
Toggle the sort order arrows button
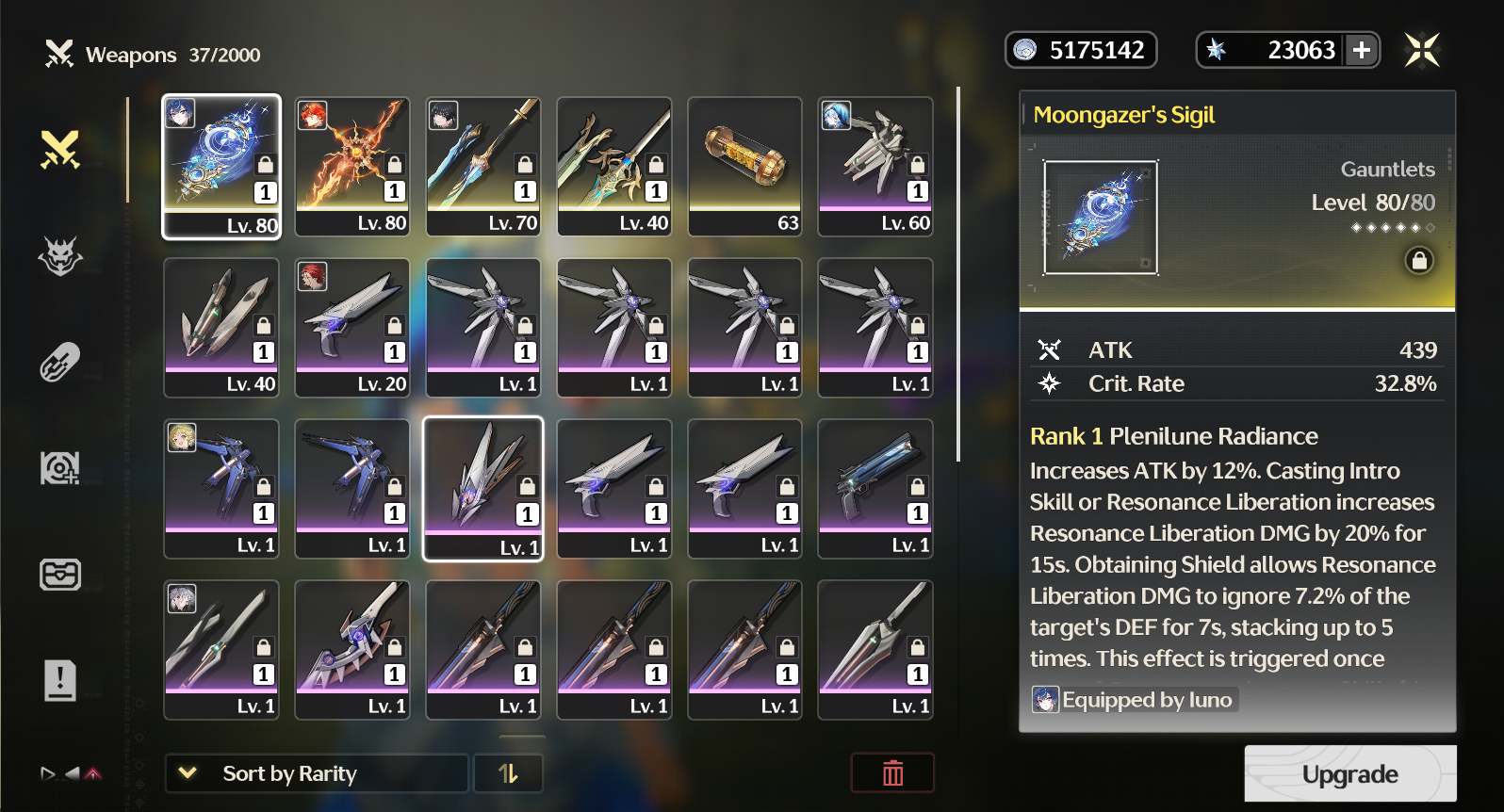[x=508, y=773]
